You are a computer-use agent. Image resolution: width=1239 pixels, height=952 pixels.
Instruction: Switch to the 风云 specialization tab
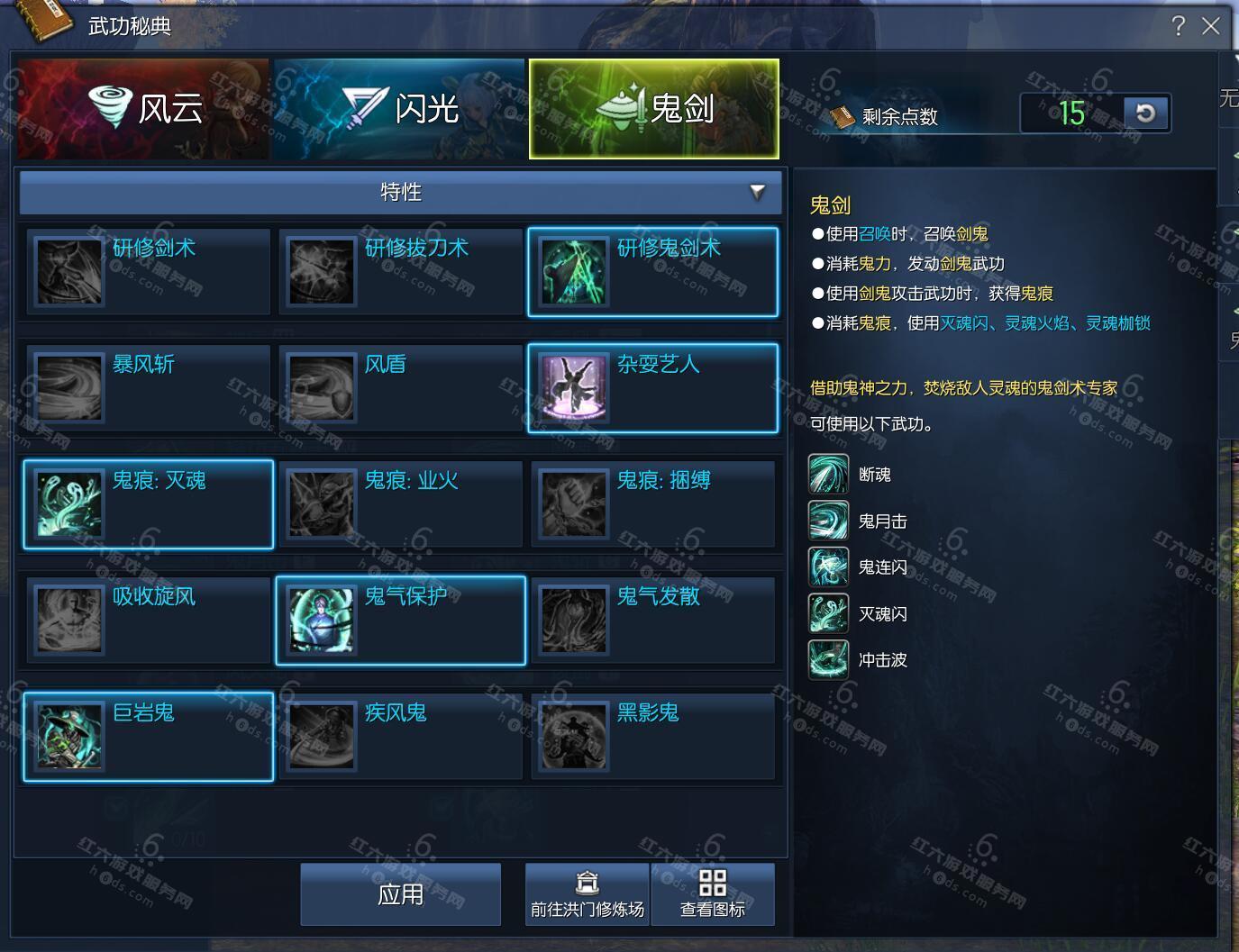click(143, 109)
